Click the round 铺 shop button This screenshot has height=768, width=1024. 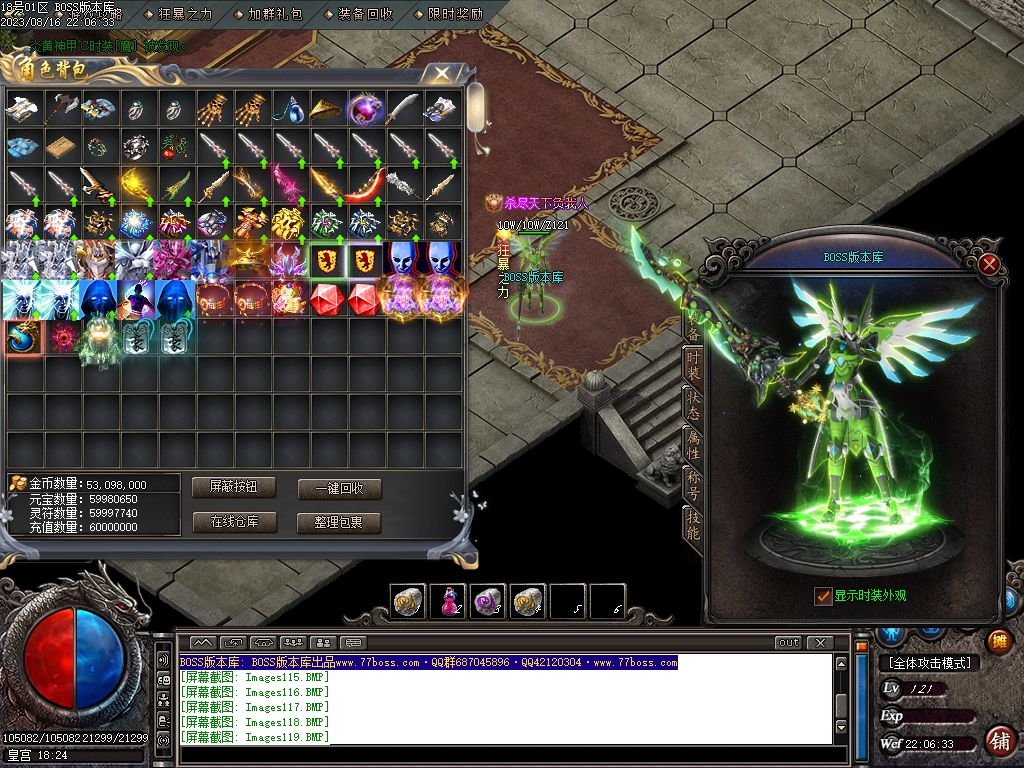998,741
